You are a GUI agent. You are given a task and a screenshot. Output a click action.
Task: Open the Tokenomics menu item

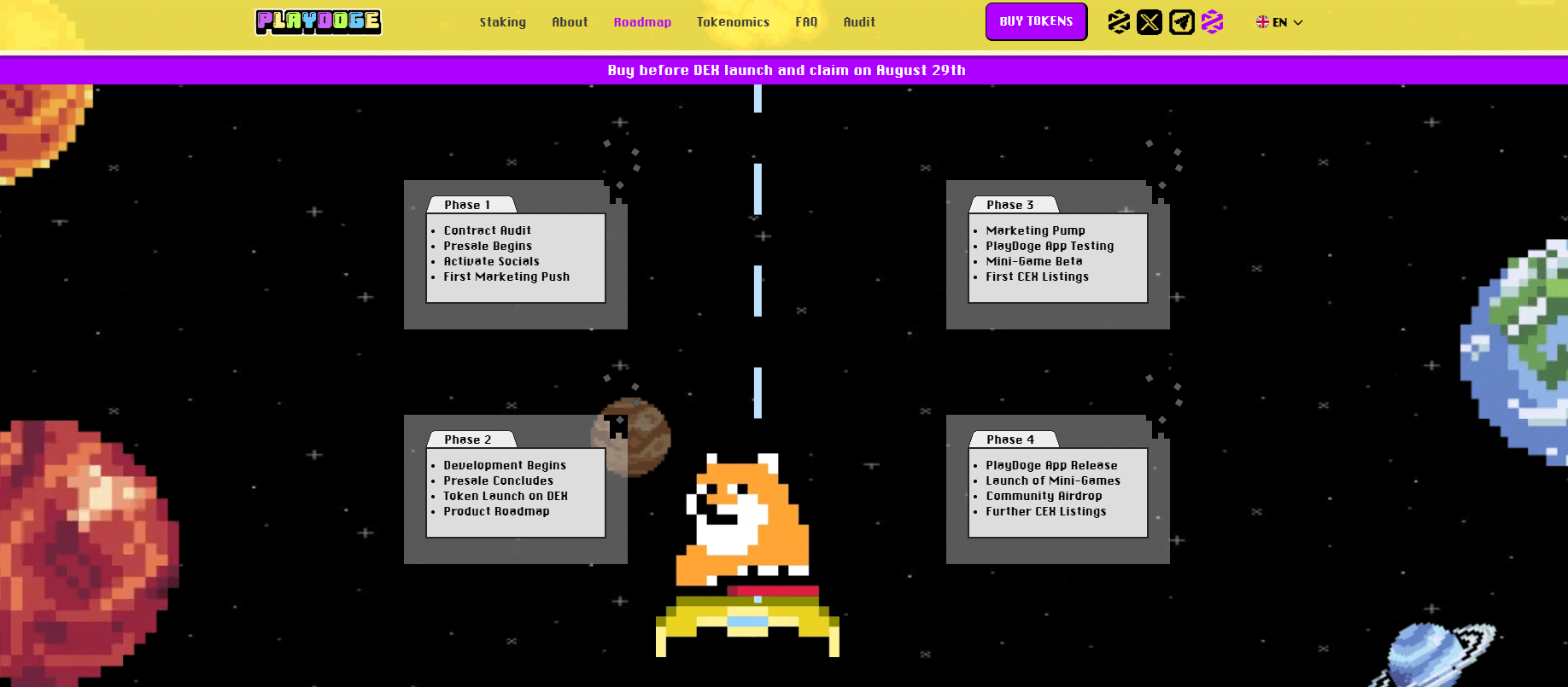pyautogui.click(x=733, y=22)
